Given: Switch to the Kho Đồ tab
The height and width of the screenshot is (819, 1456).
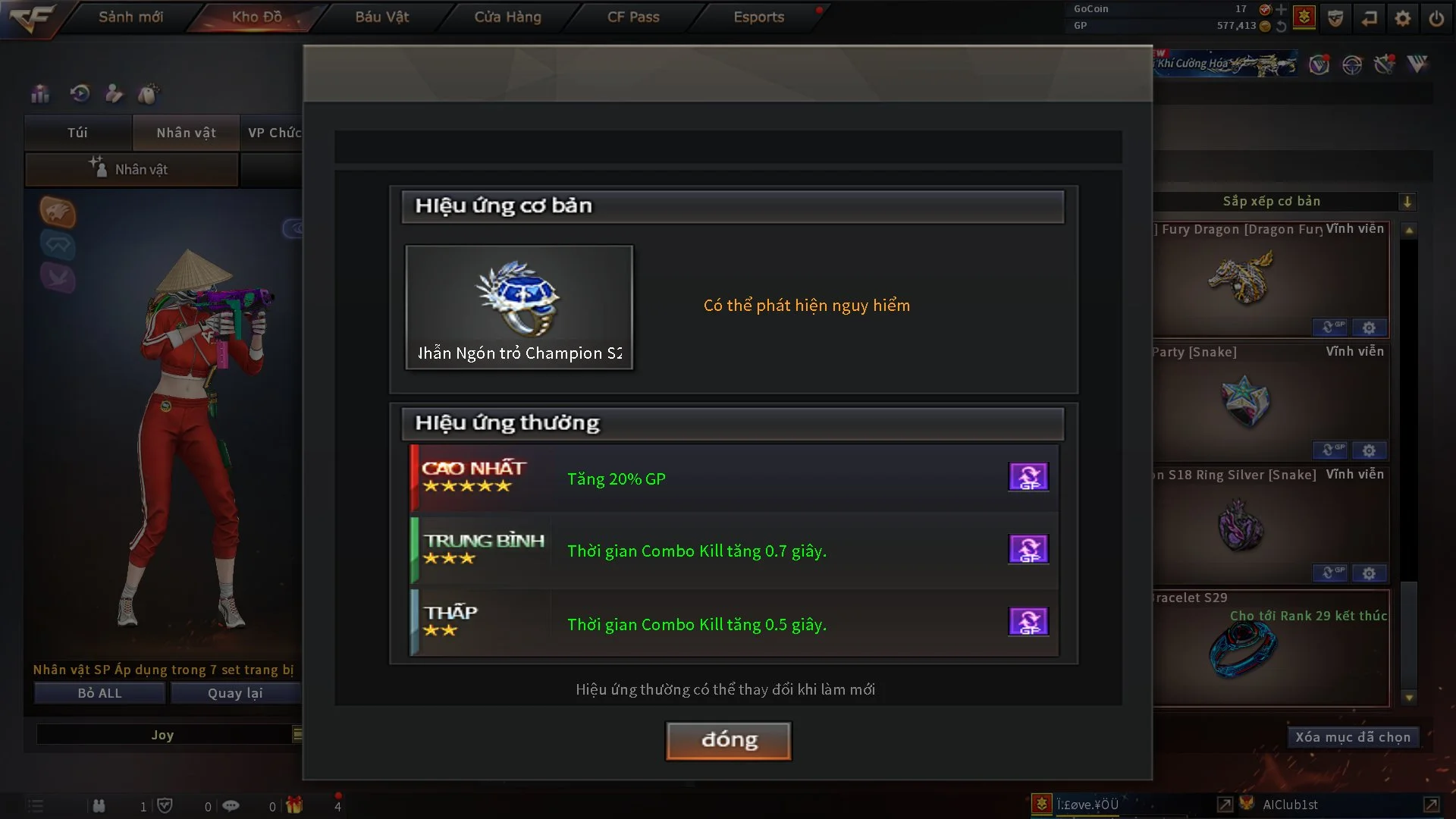Looking at the screenshot, I should 256,17.
